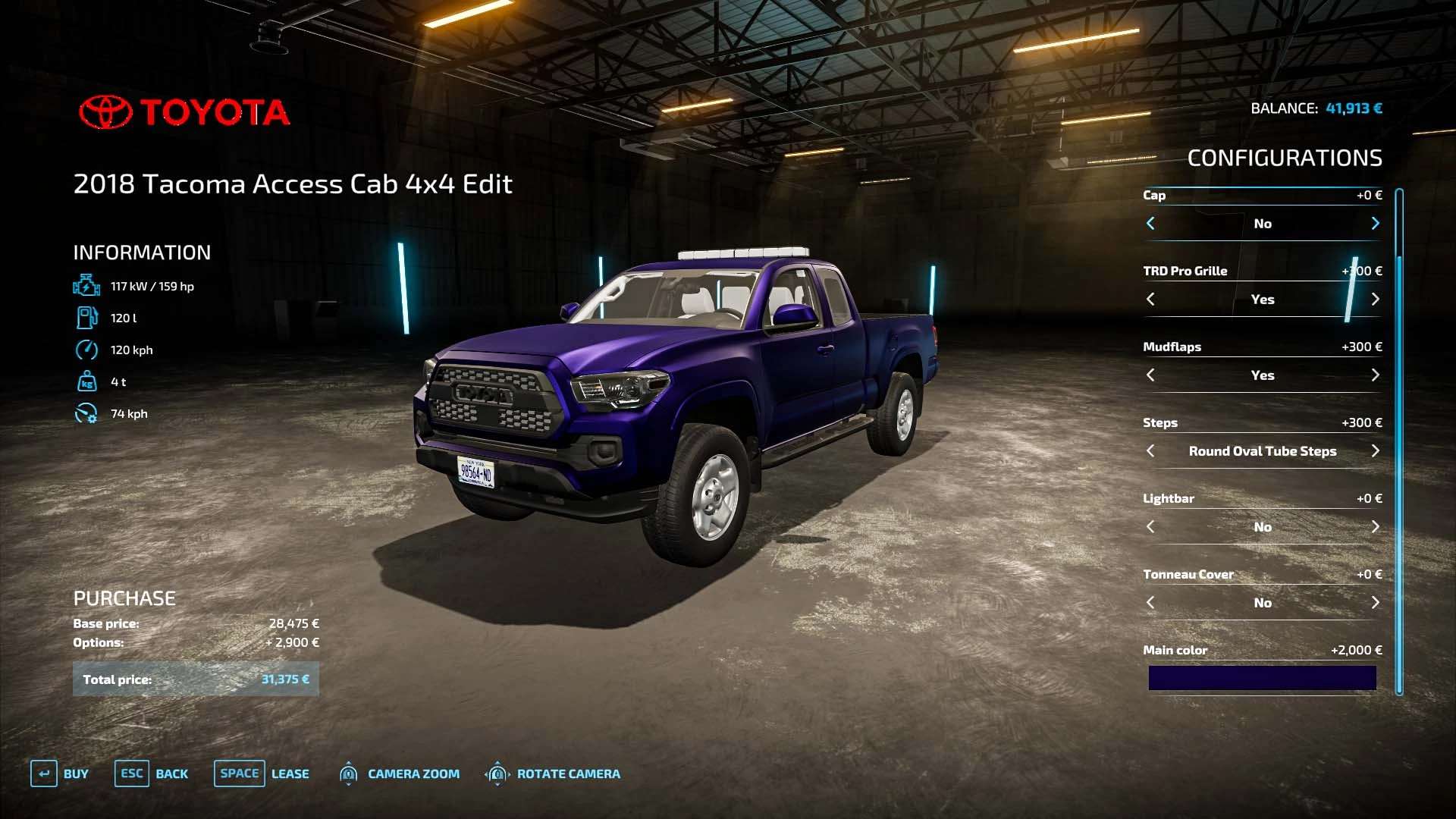Click the configurations list scrollbar
Image resolution: width=1456 pixels, height=819 pixels.
coord(1399,440)
